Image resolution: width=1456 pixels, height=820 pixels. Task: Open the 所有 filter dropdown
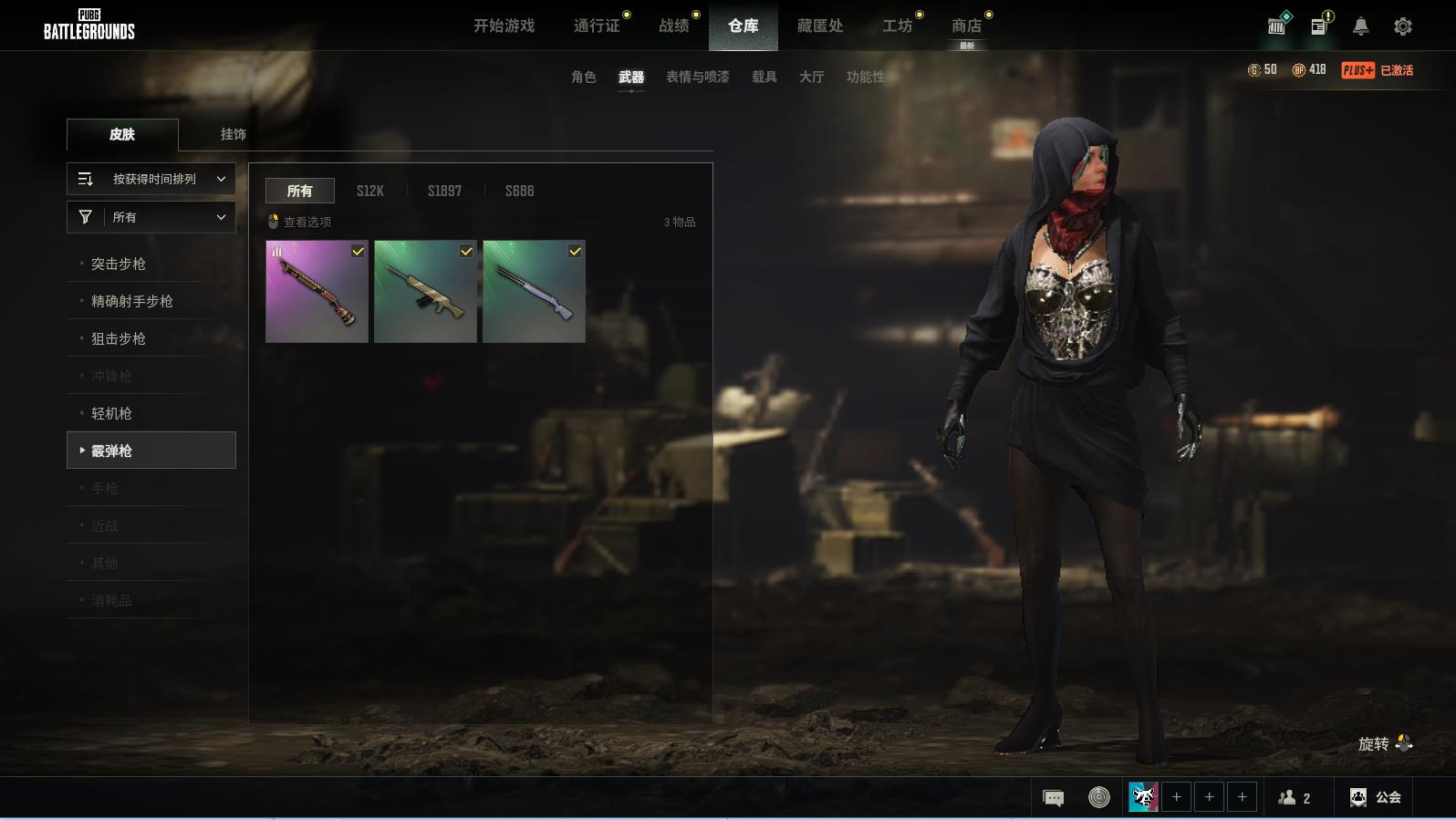coord(151,217)
